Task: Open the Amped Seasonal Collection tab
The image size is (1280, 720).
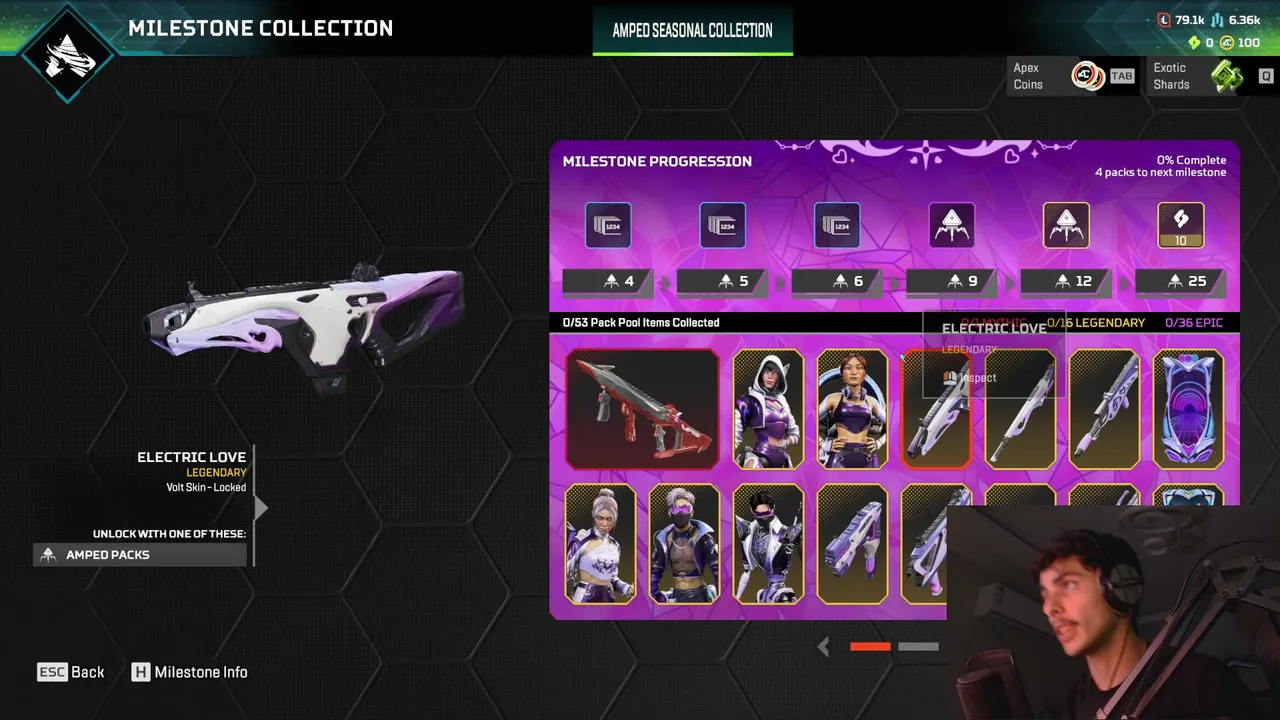Action: pos(692,31)
